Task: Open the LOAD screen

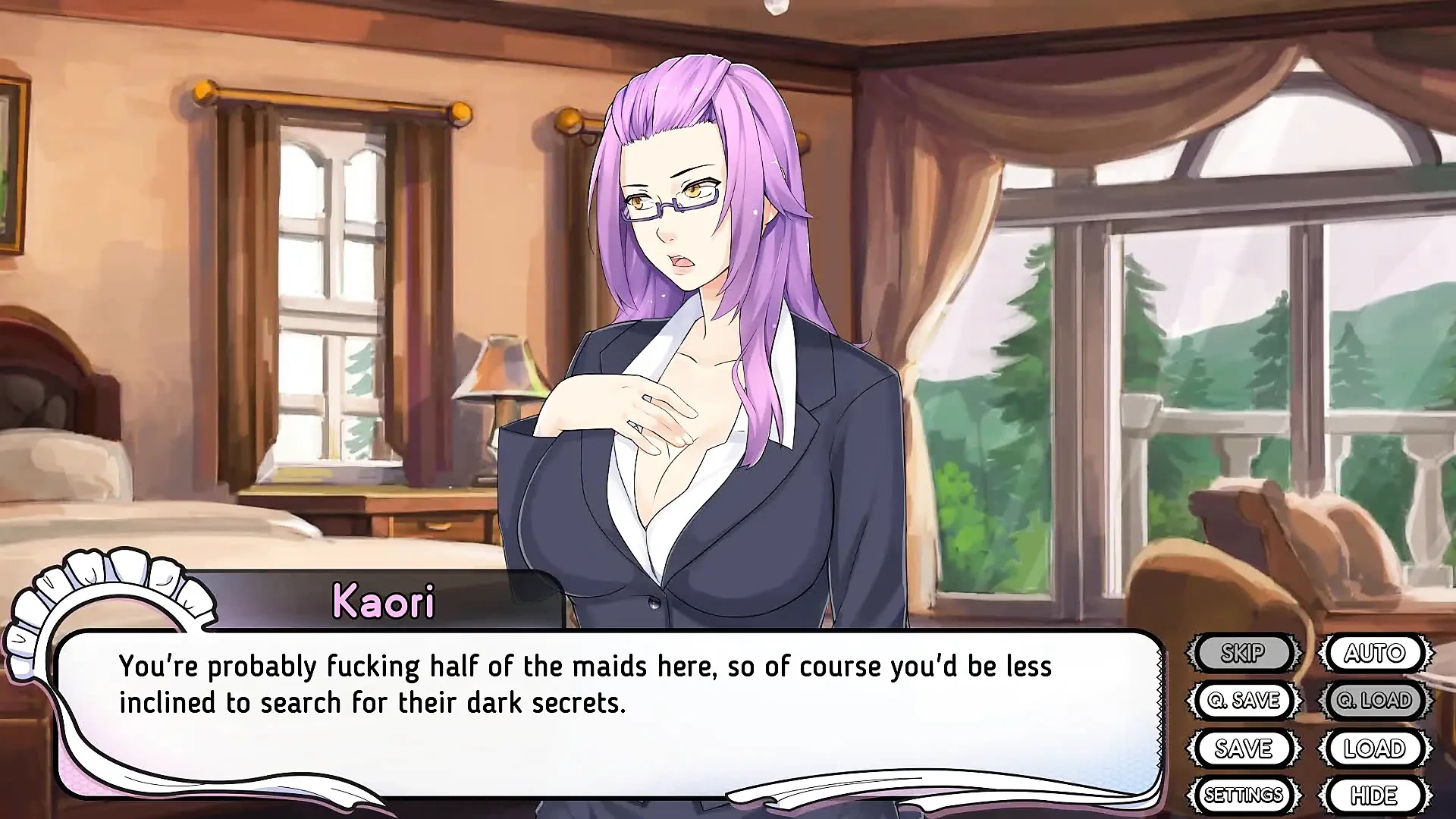Action: point(1375,748)
